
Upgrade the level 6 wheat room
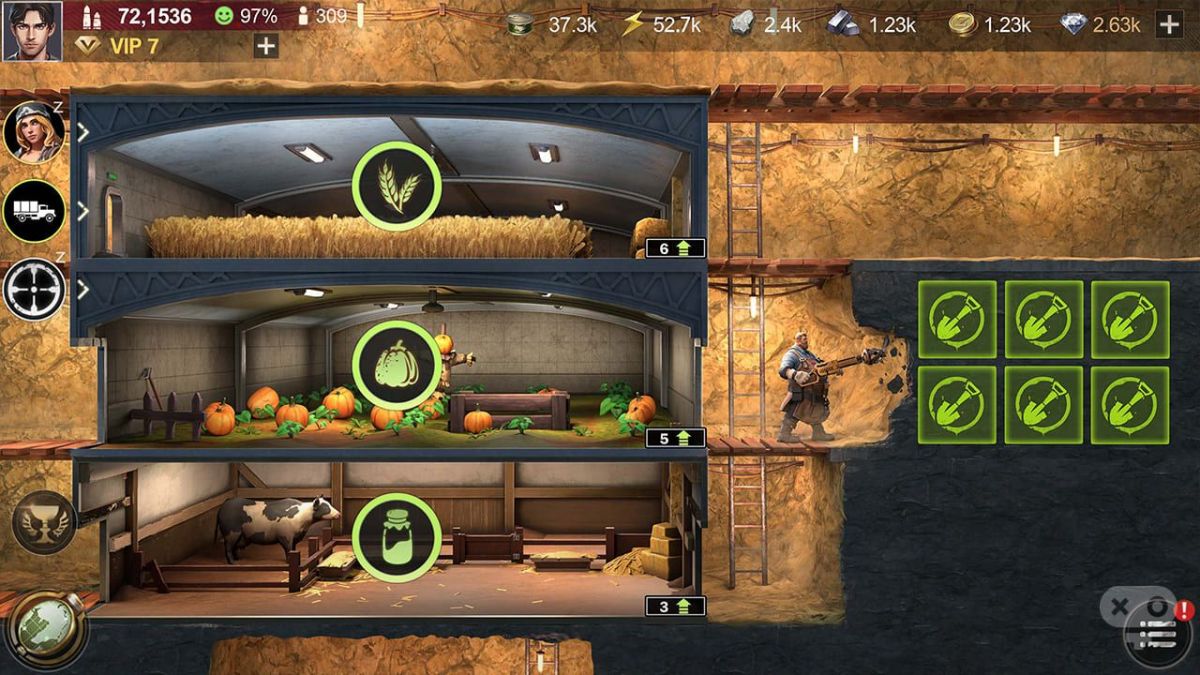pyautogui.click(x=675, y=248)
